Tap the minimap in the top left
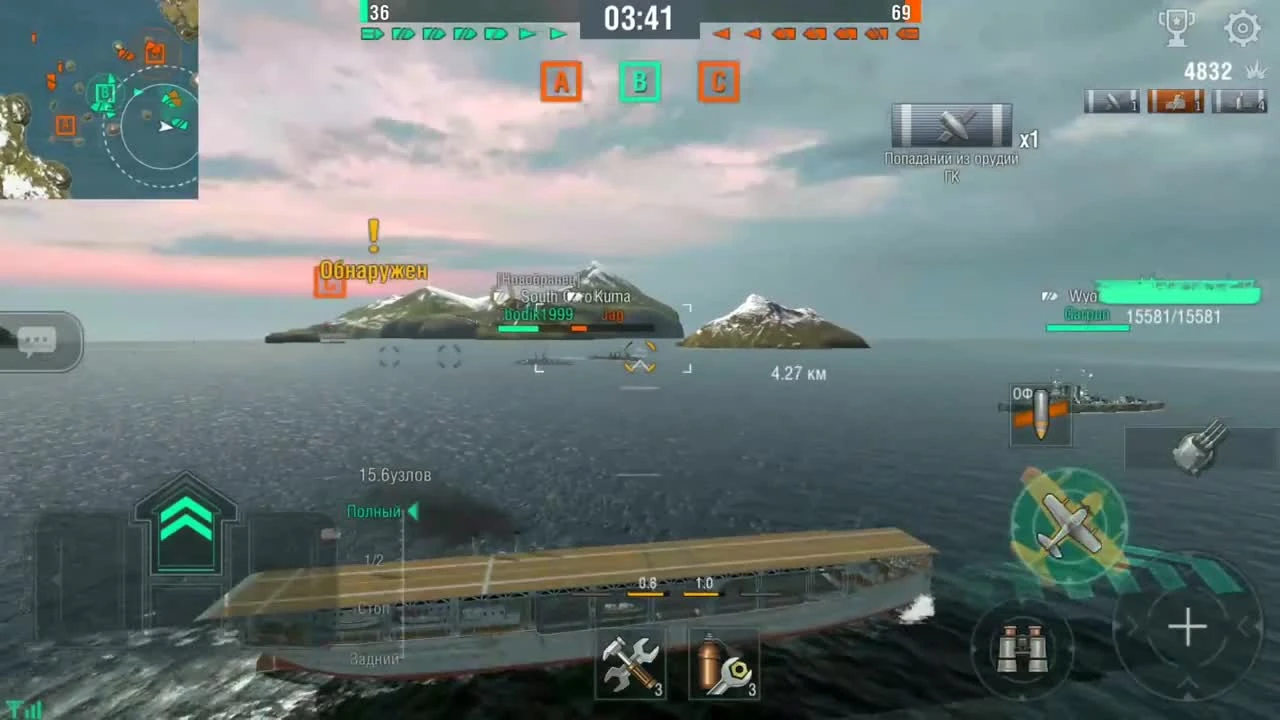The width and height of the screenshot is (1280, 720). (x=100, y=100)
